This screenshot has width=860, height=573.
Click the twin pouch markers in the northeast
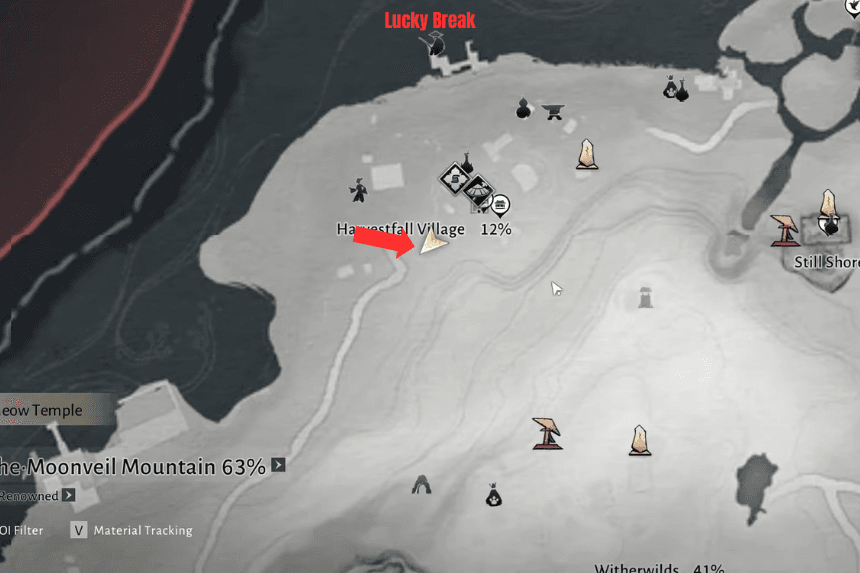coord(675,89)
